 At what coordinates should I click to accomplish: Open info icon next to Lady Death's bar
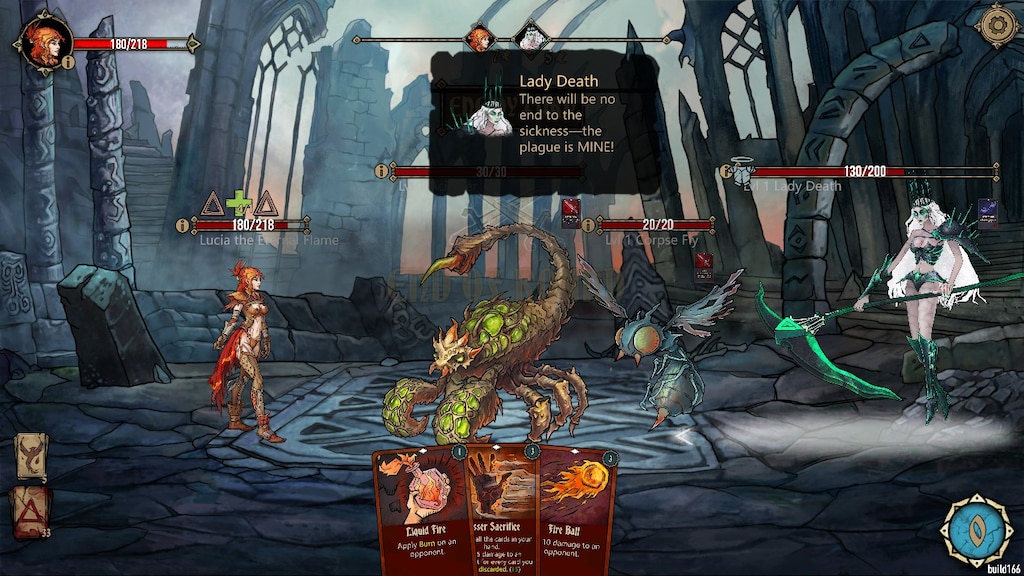(x=725, y=172)
